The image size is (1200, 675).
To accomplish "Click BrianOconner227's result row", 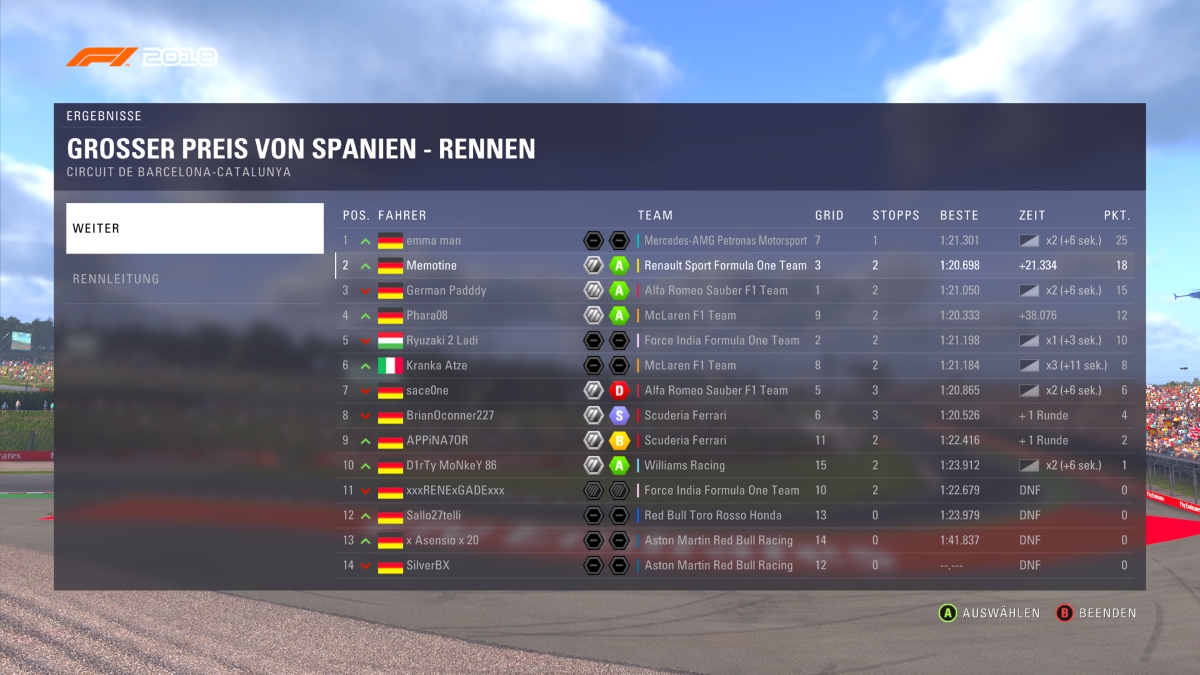I will click(735, 416).
